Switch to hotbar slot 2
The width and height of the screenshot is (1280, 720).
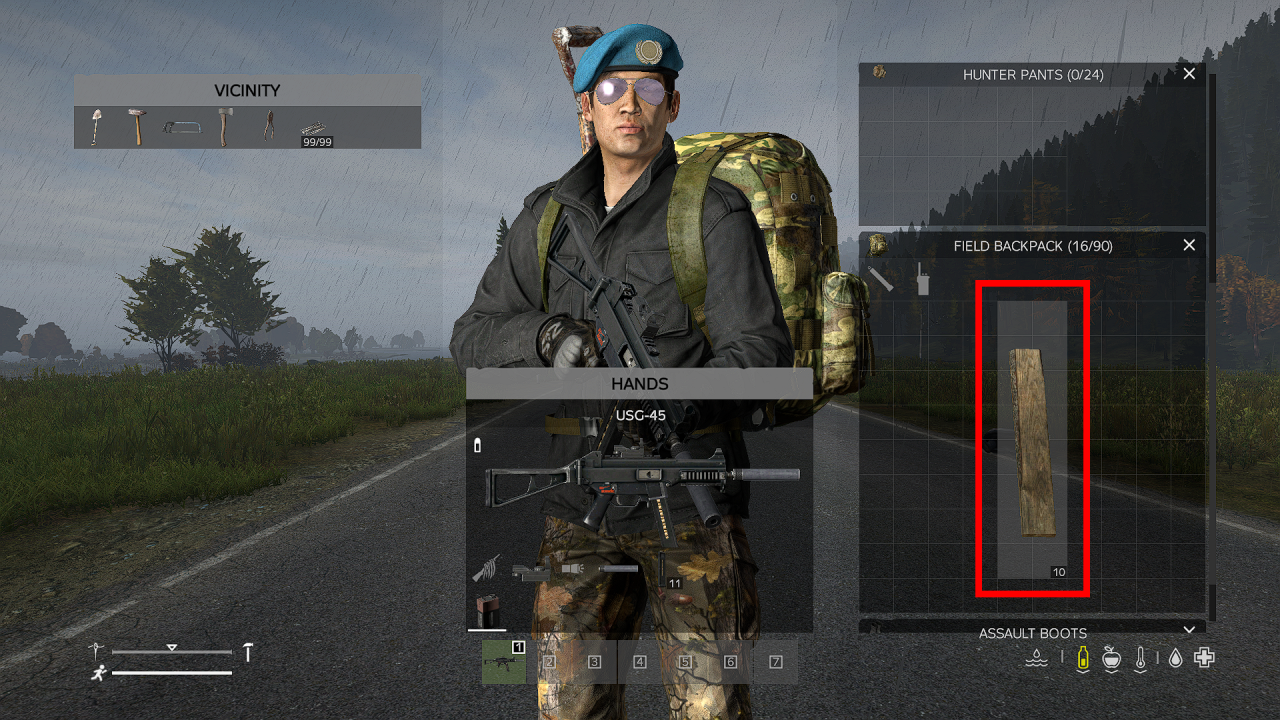click(x=549, y=661)
